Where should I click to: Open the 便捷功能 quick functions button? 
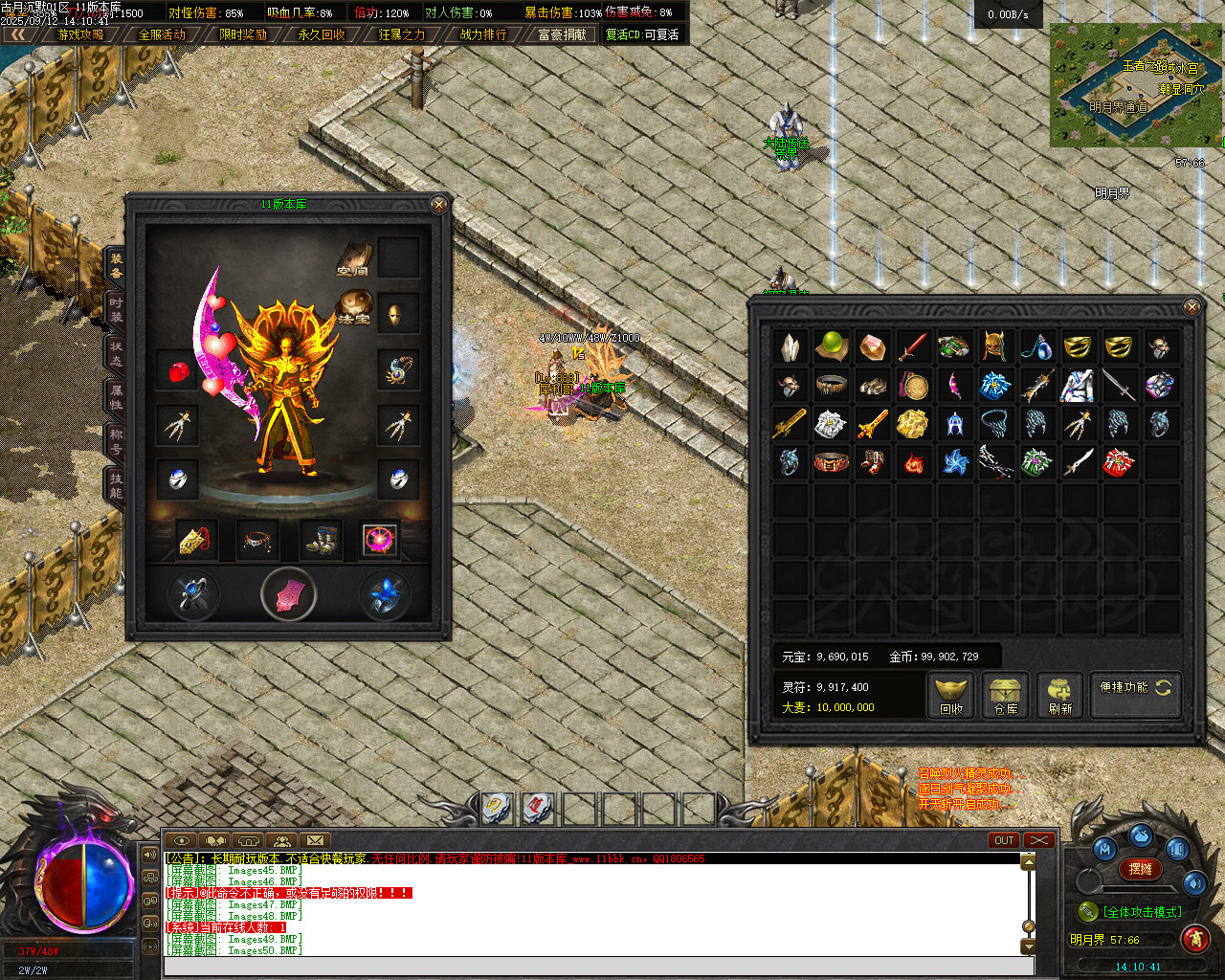1135,688
